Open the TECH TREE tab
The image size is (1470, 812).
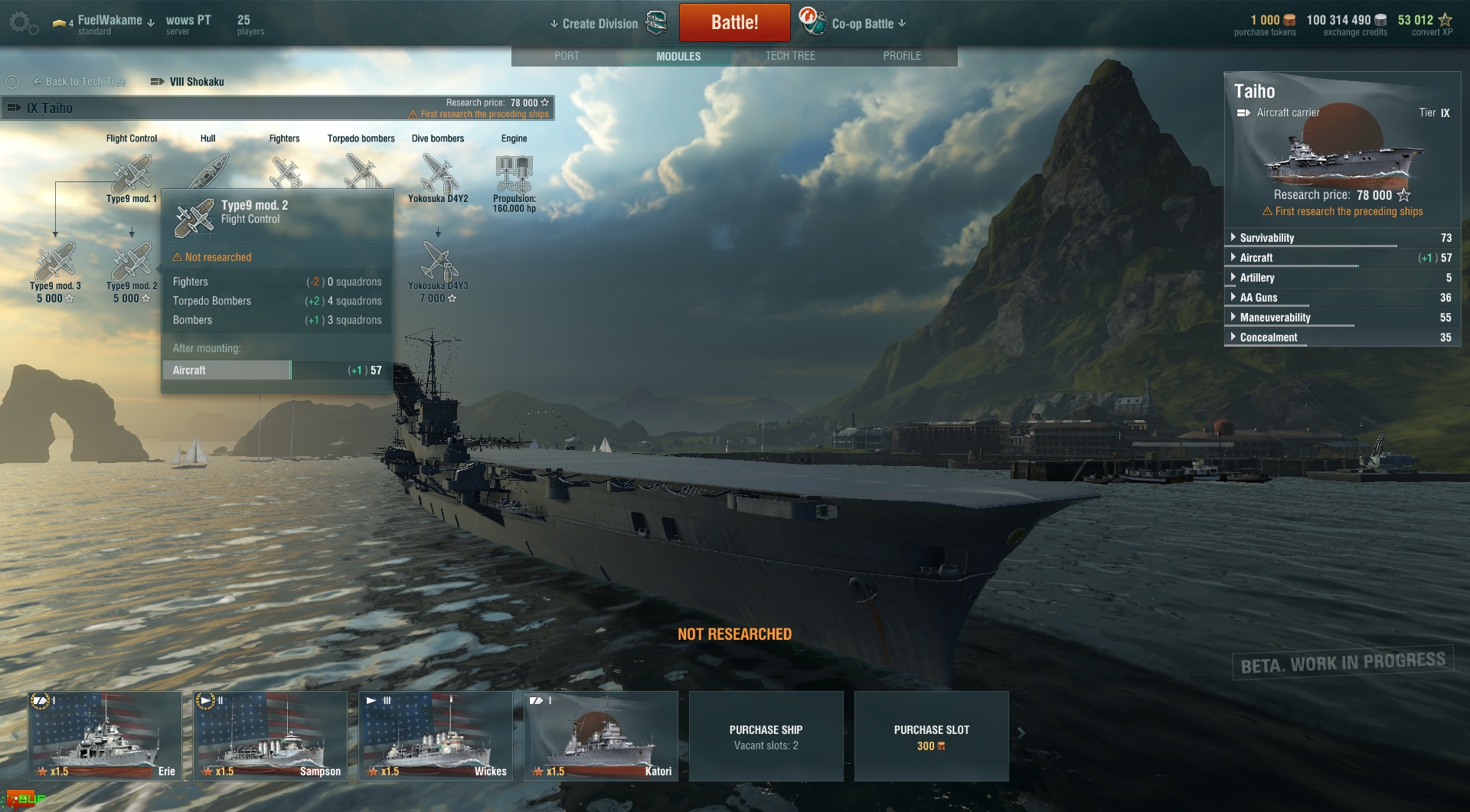790,56
